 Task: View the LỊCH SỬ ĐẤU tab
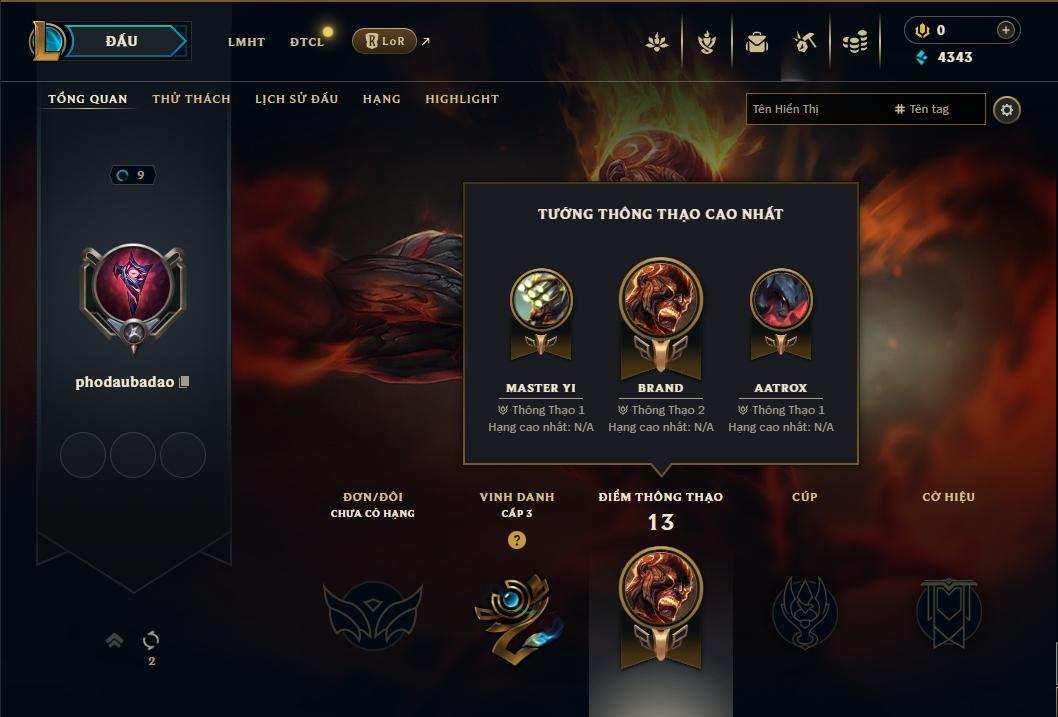[296, 99]
